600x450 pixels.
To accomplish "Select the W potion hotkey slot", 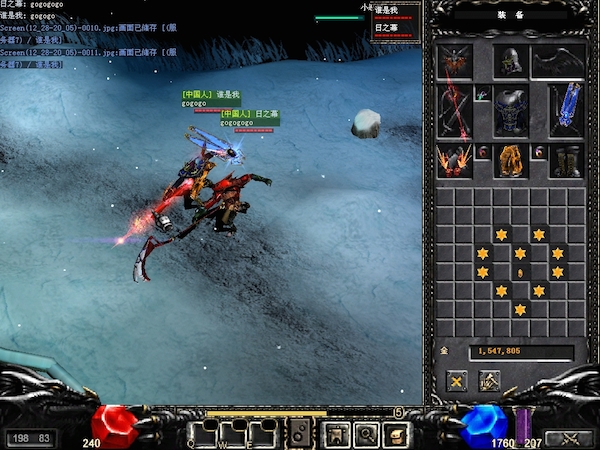I will pyautogui.click(x=233, y=433).
